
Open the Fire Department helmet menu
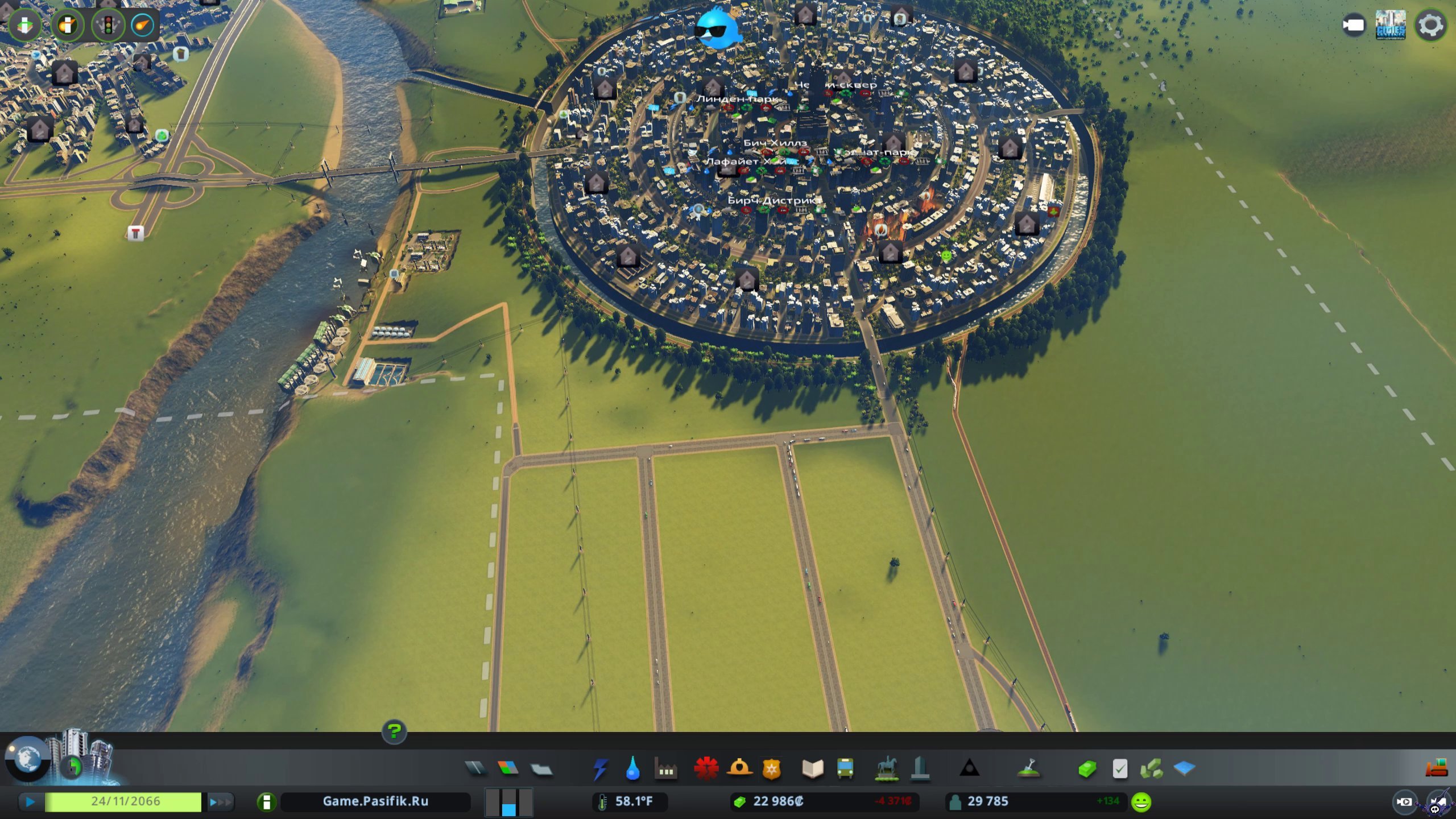(739, 769)
